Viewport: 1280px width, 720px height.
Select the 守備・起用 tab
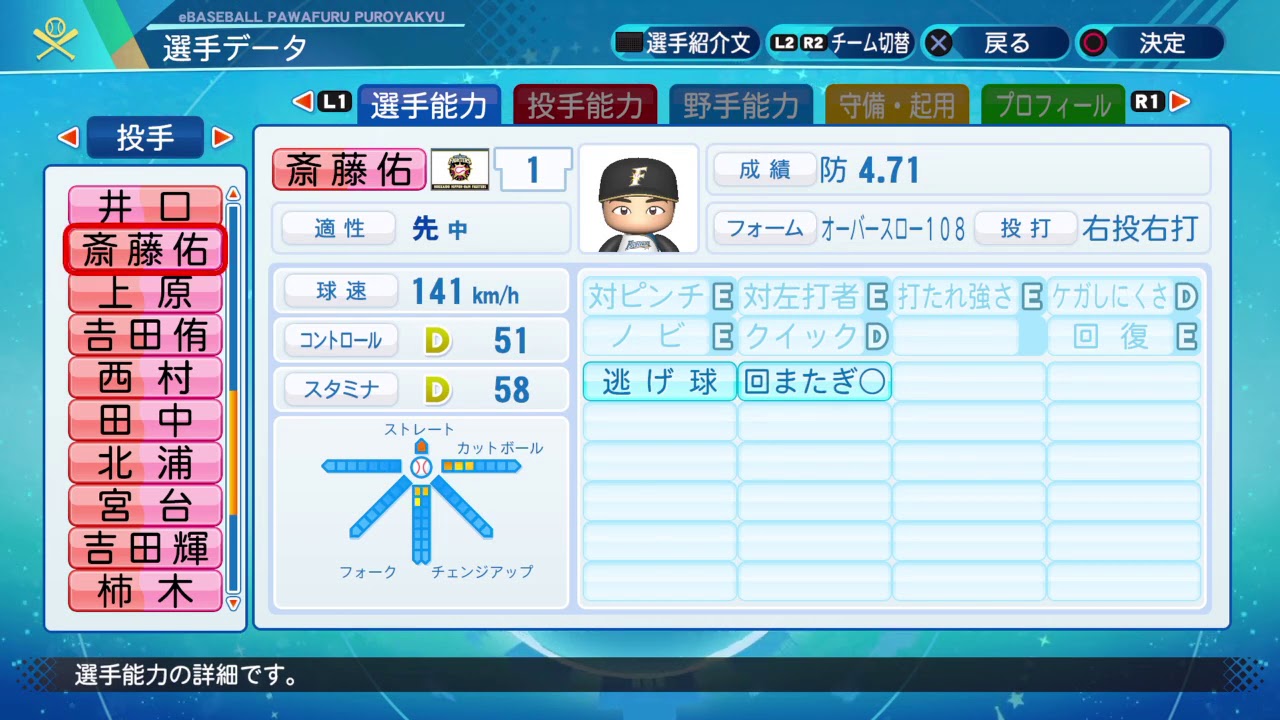[x=897, y=105]
